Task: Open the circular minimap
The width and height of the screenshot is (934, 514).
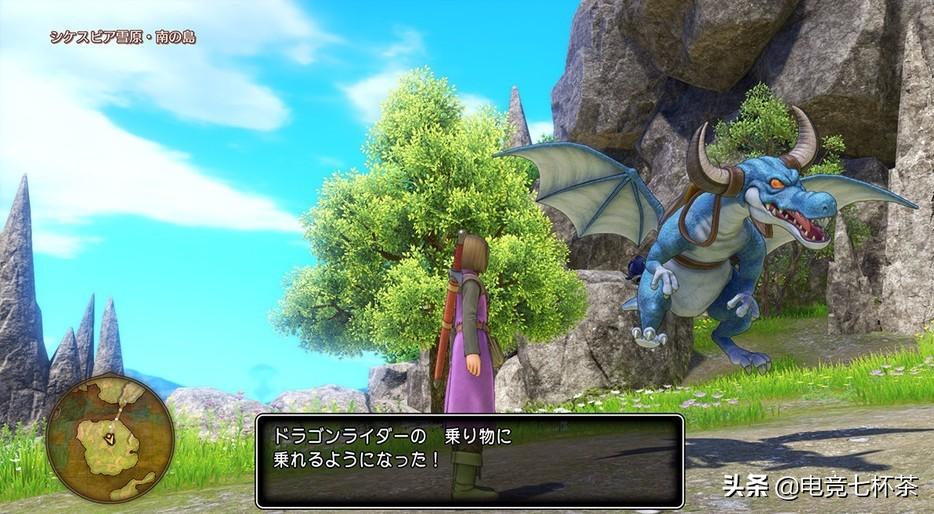Action: click(109, 437)
